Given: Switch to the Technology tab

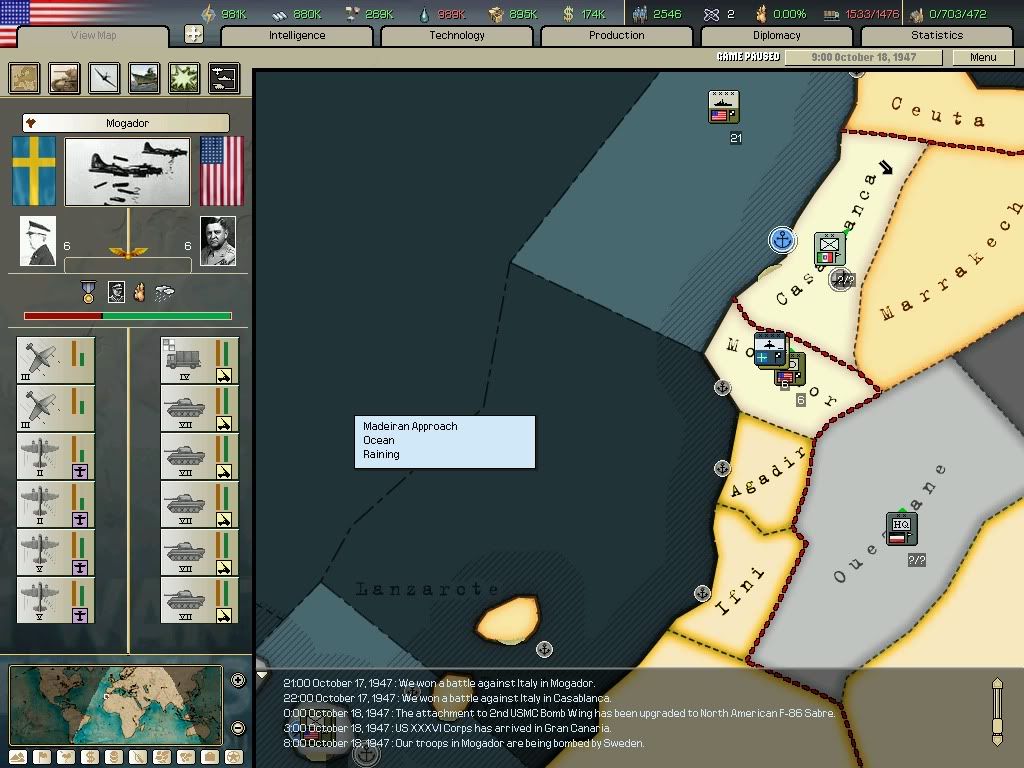Looking at the screenshot, I should click(456, 36).
